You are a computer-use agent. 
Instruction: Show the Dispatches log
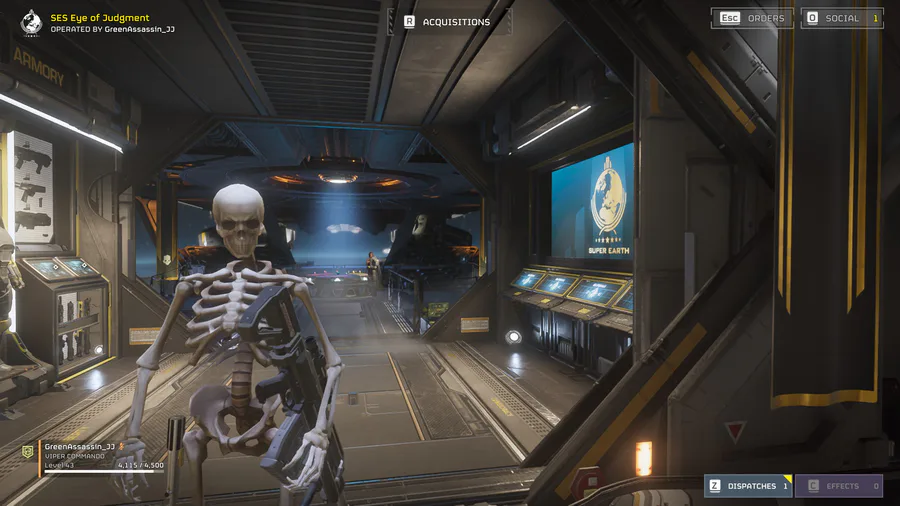748,486
